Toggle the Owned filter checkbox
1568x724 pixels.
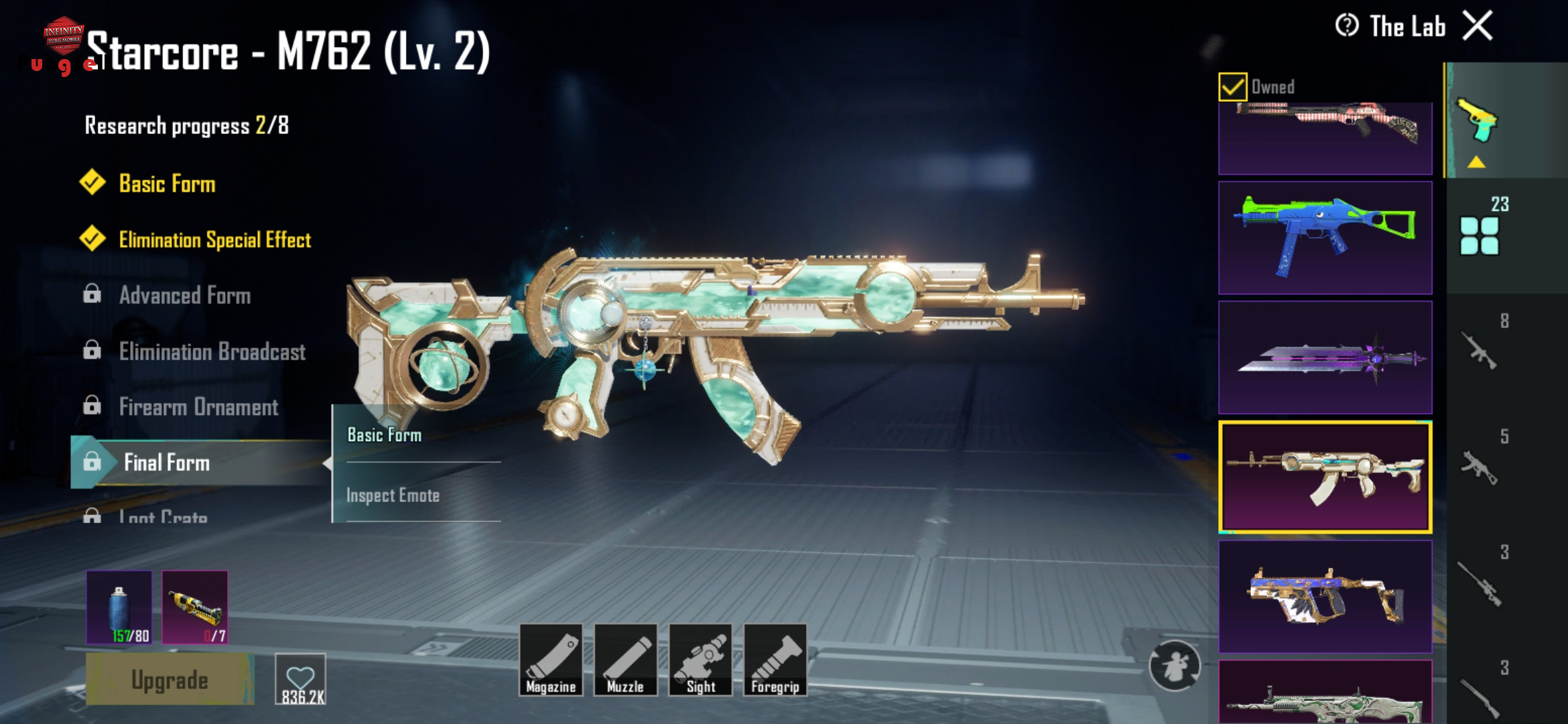[1233, 87]
